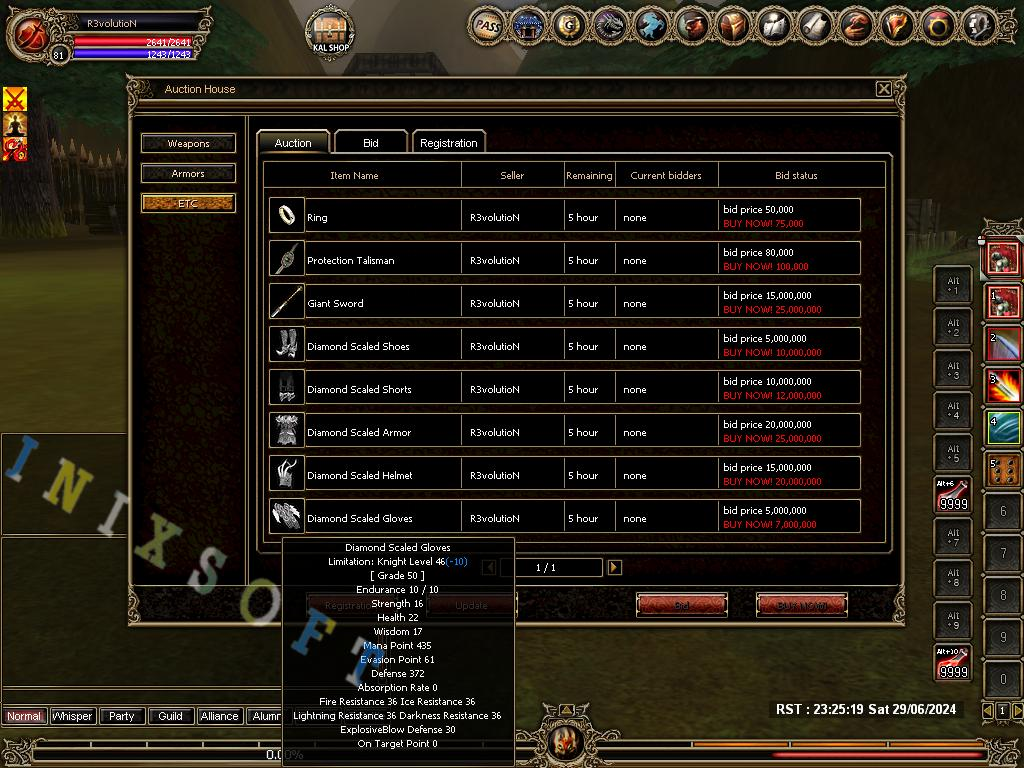1024x768 pixels.
Task: Select the Giant Sword auction row
Action: [x=564, y=303]
